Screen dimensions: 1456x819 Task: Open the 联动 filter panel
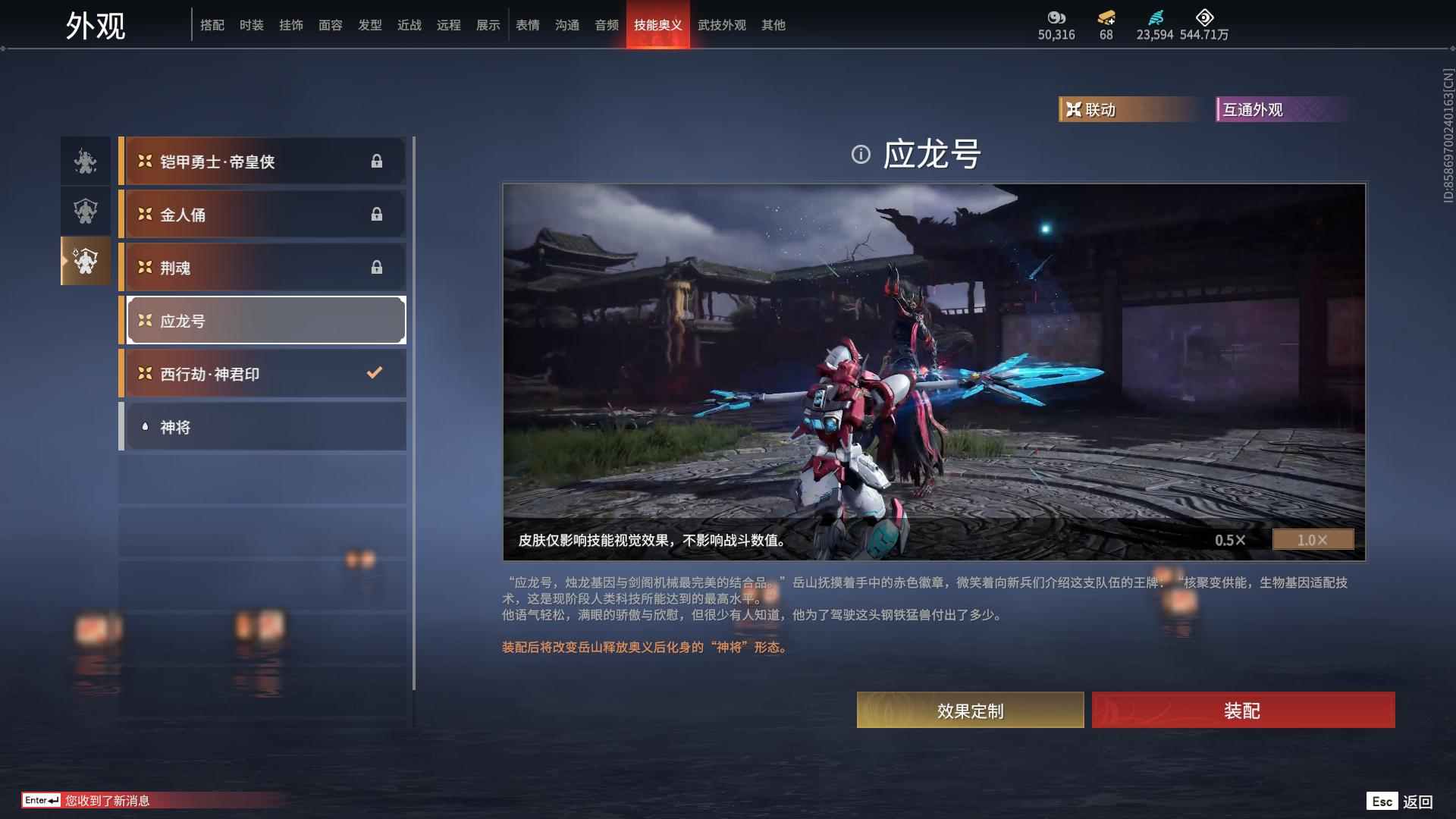click(1130, 110)
